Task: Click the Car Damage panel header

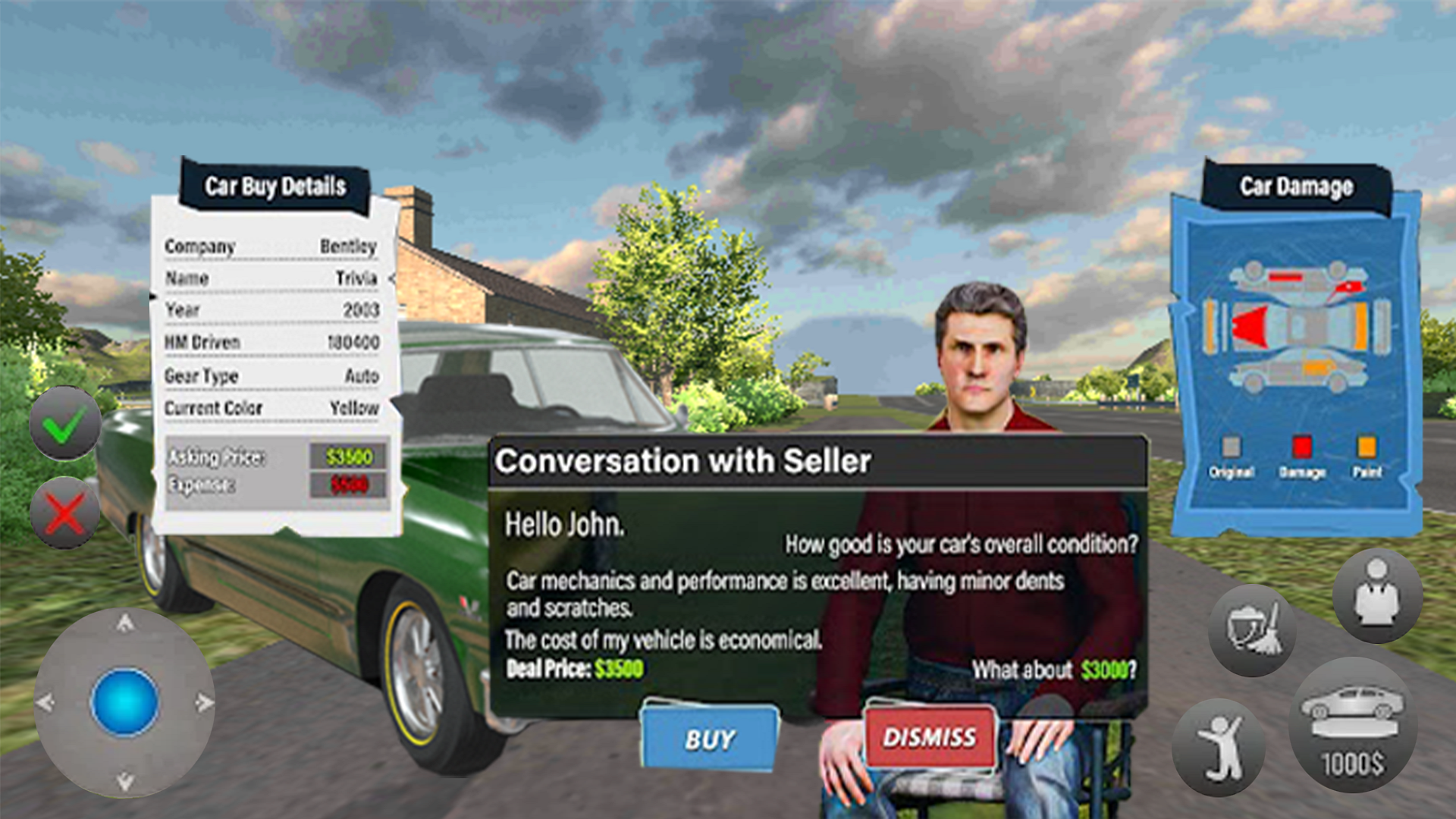Action: (x=1298, y=186)
